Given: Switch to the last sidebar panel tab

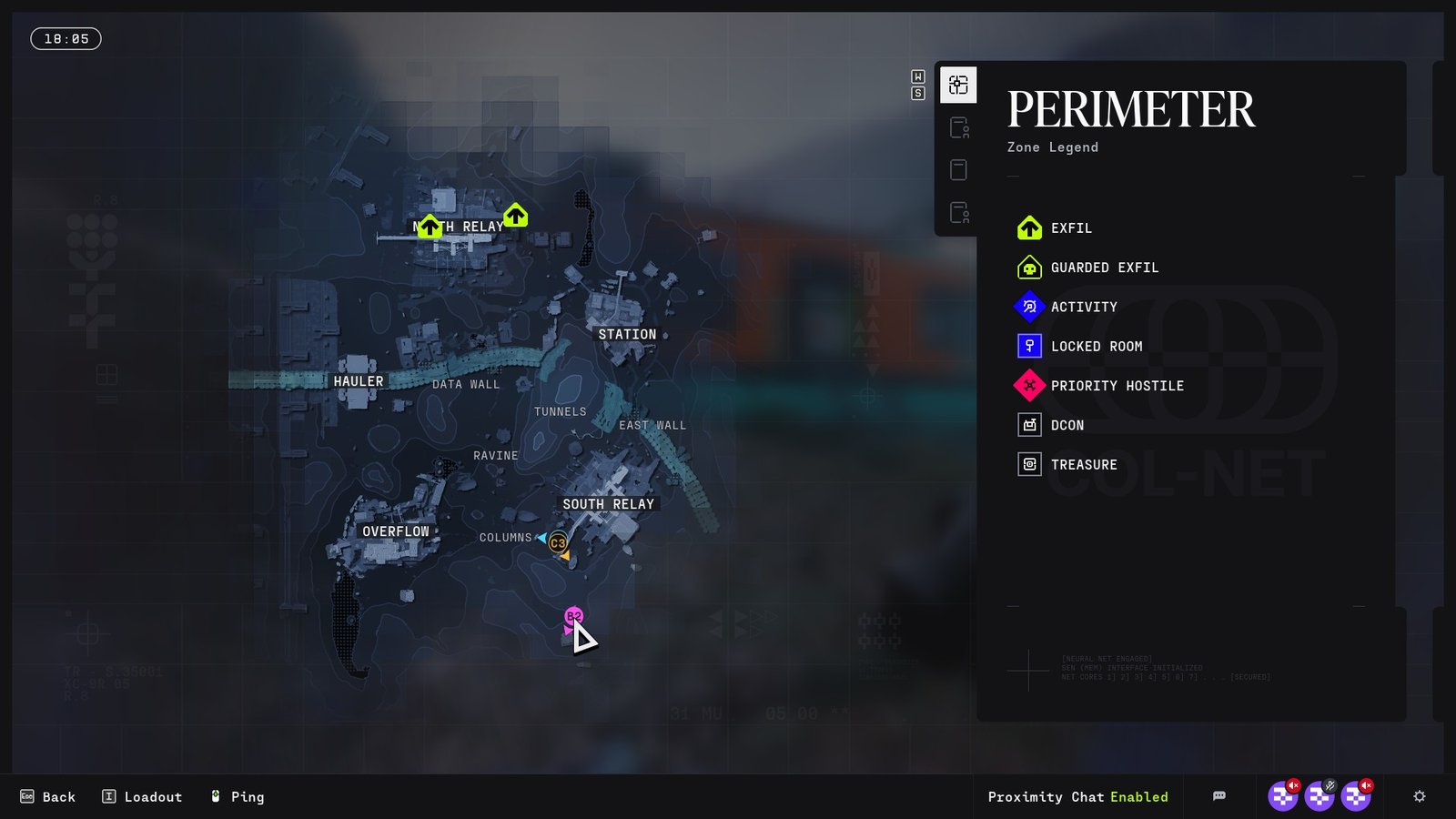Looking at the screenshot, I should tap(958, 213).
